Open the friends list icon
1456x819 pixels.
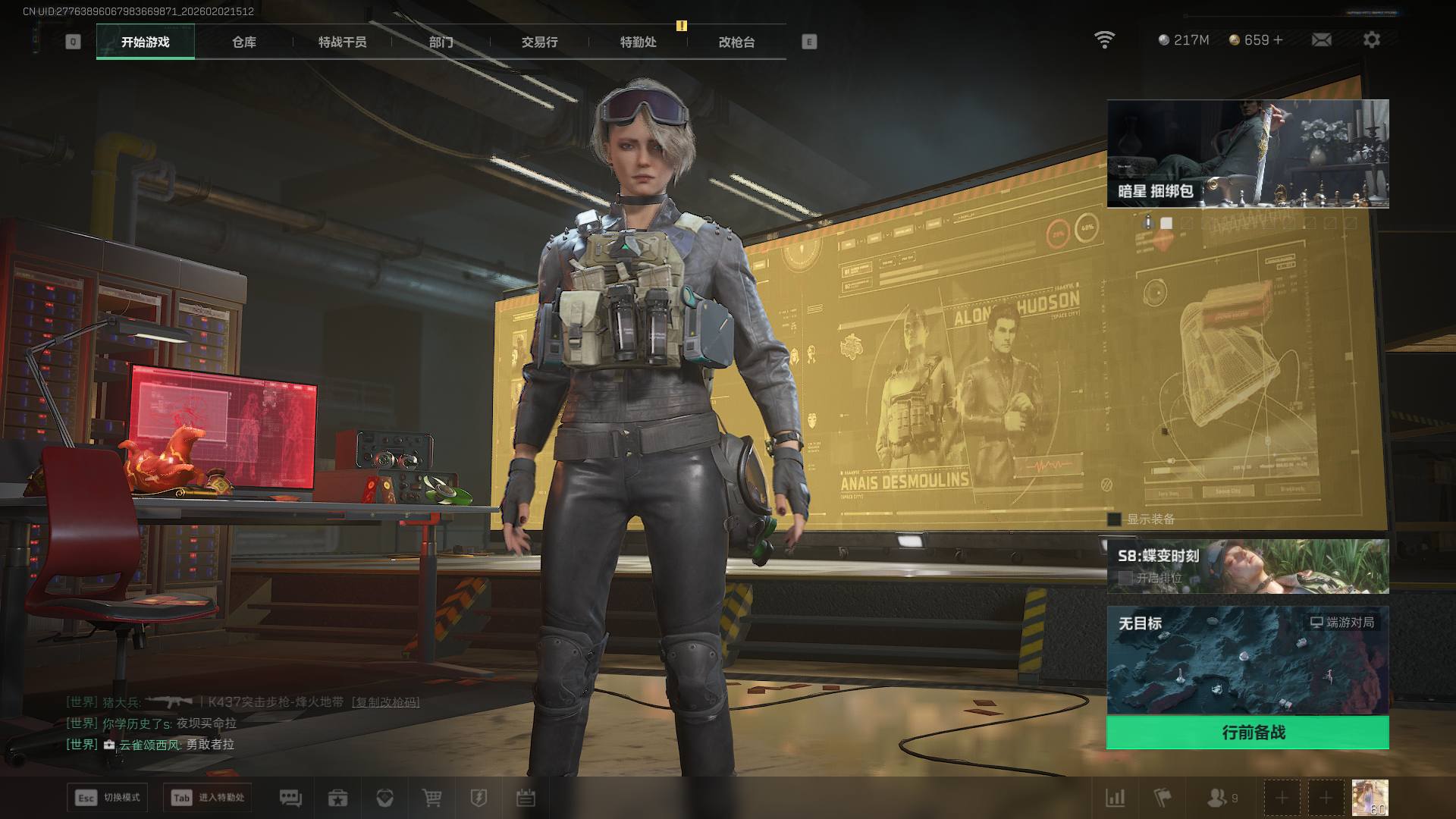click(1217, 798)
